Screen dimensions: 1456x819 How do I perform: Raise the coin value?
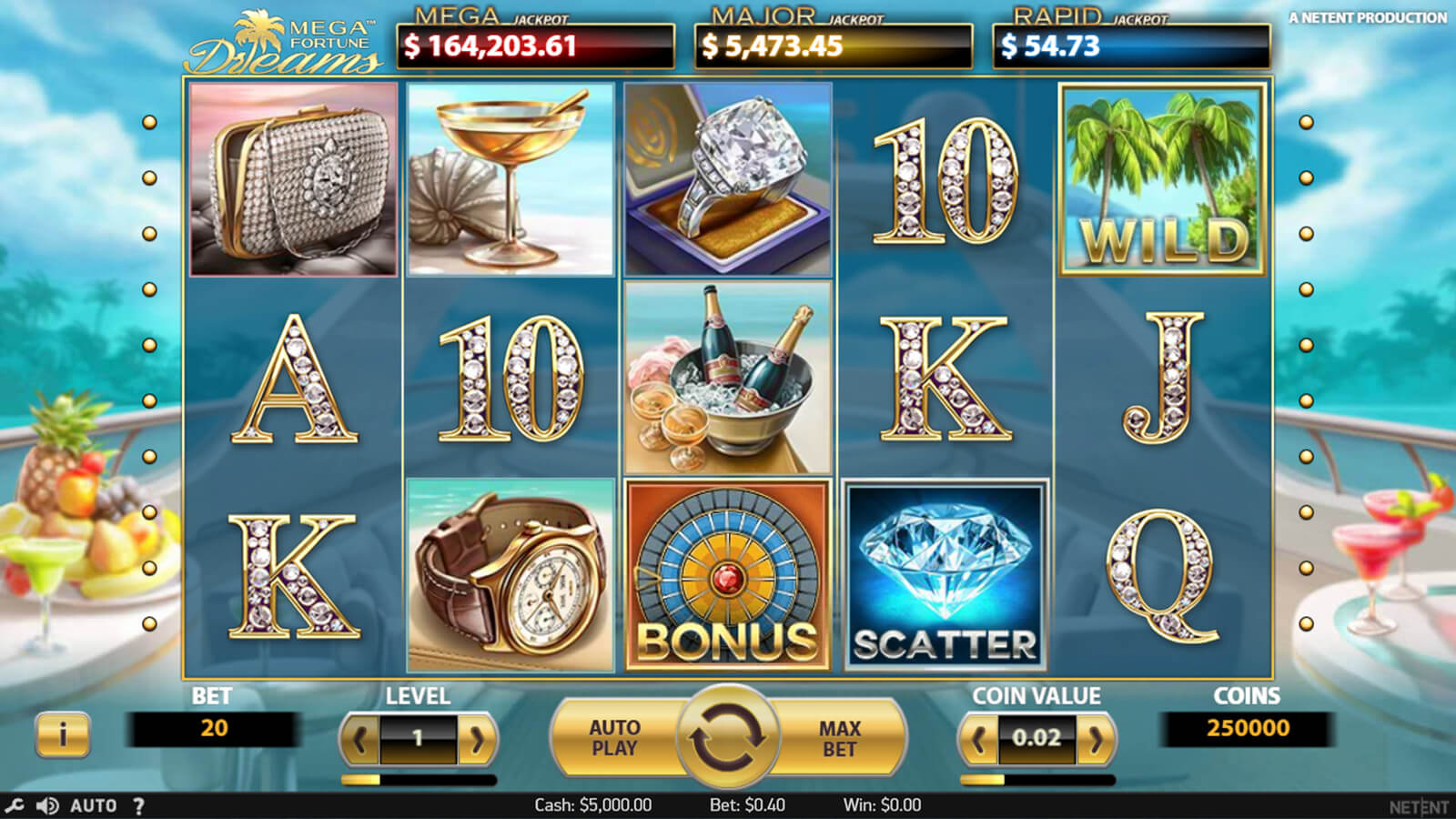pos(1096,739)
